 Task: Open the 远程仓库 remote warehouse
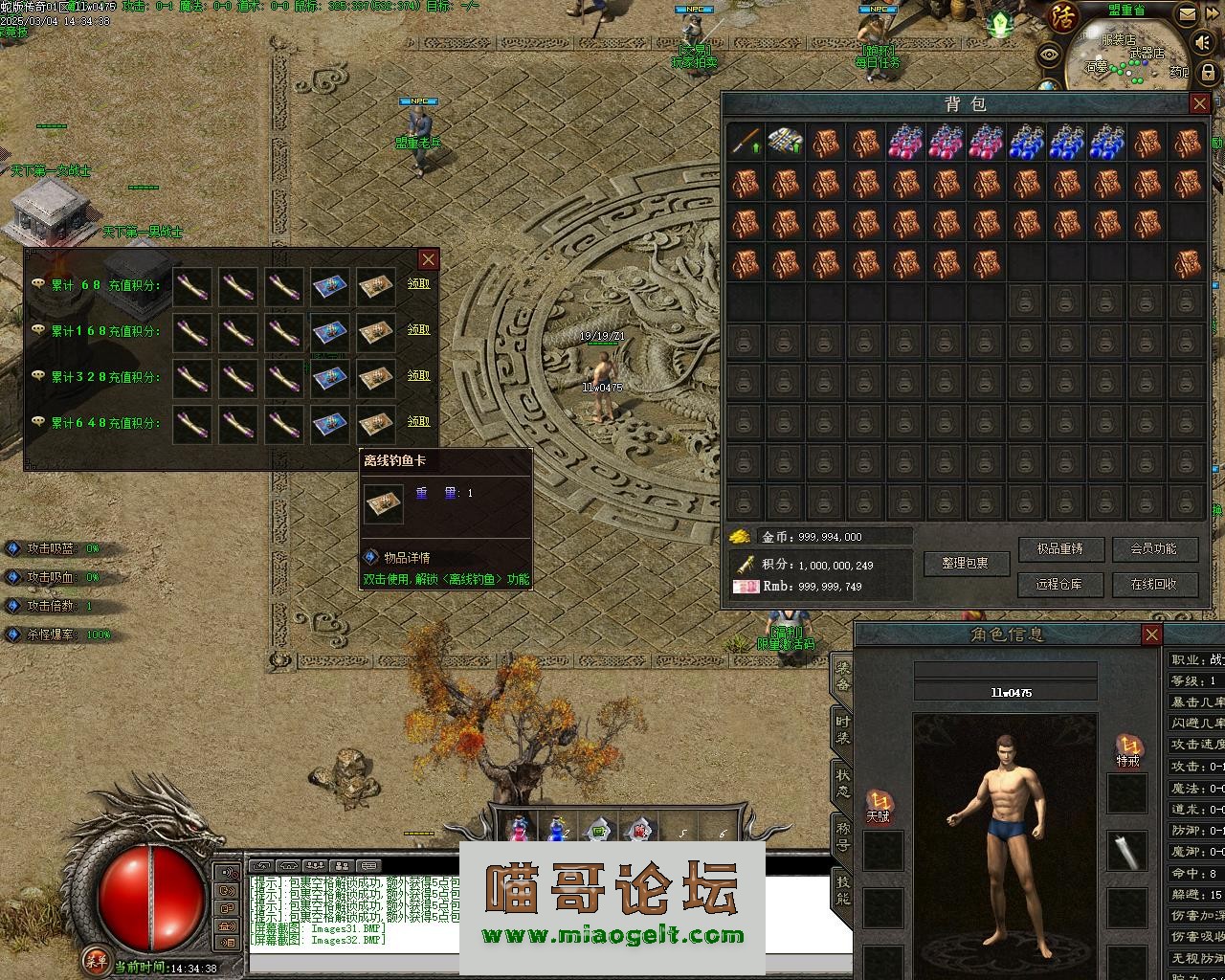click(x=1059, y=584)
